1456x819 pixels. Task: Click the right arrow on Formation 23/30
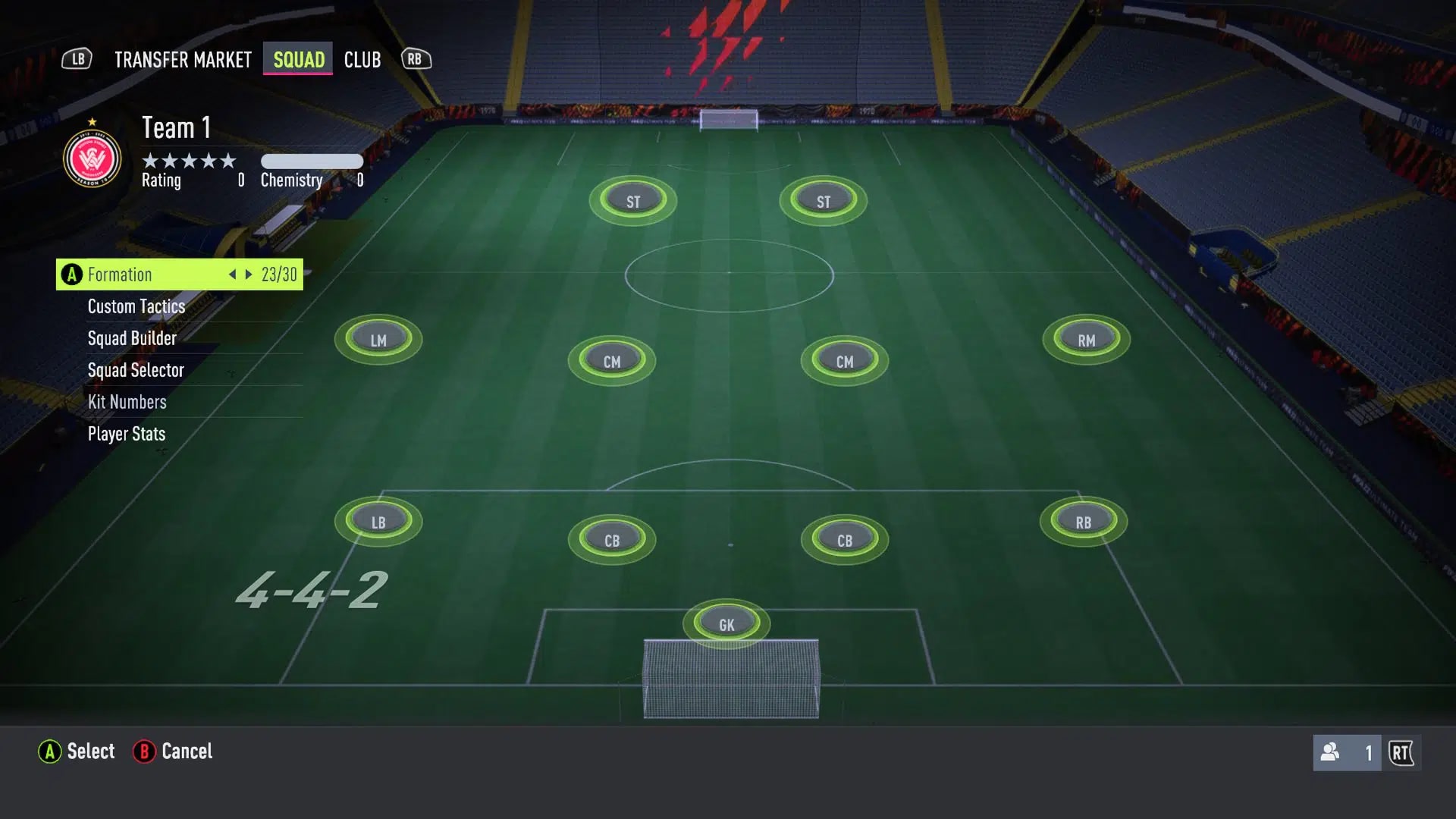[x=249, y=275]
